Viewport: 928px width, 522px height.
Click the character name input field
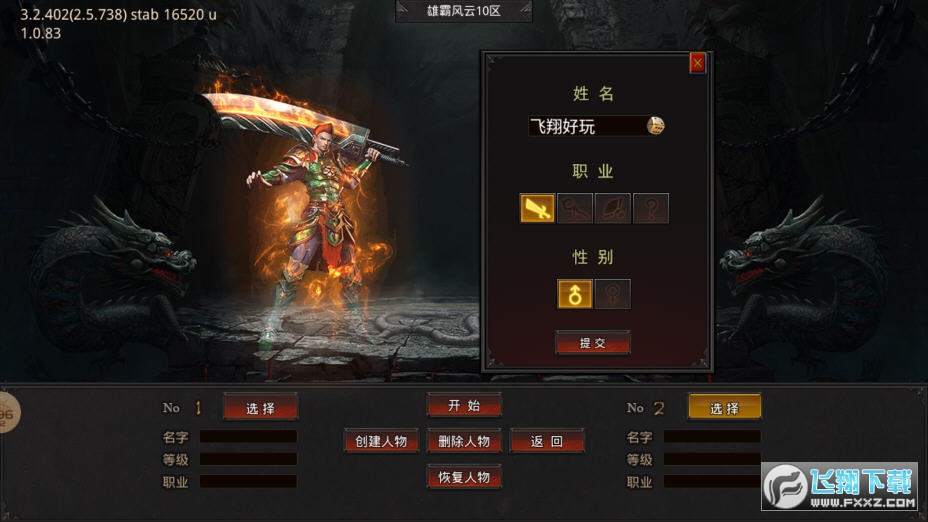(586, 126)
